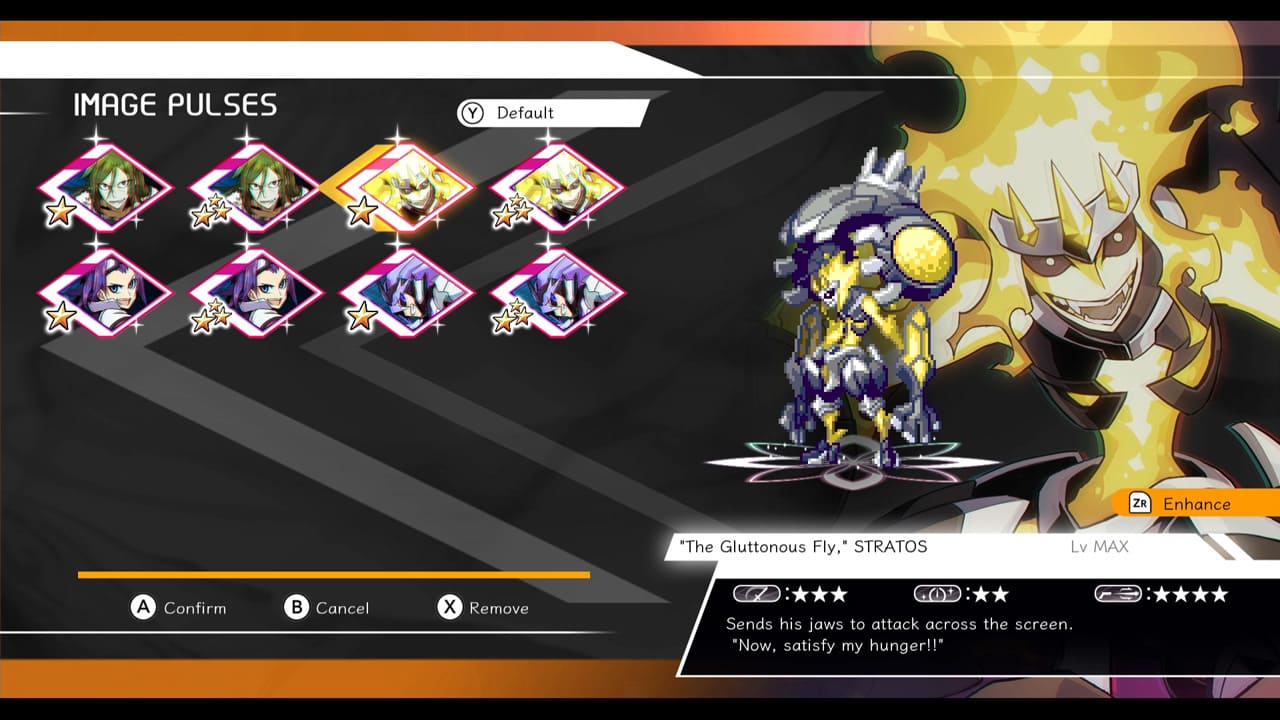The image size is (1280, 720).
Task: Click the circled B icon next to Cancel
Action: (295, 608)
